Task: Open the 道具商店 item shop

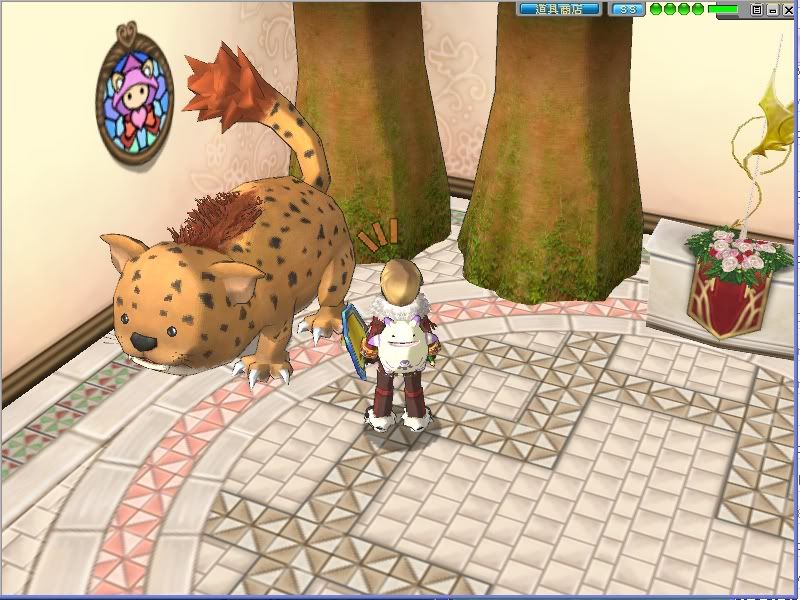Action: [560, 9]
